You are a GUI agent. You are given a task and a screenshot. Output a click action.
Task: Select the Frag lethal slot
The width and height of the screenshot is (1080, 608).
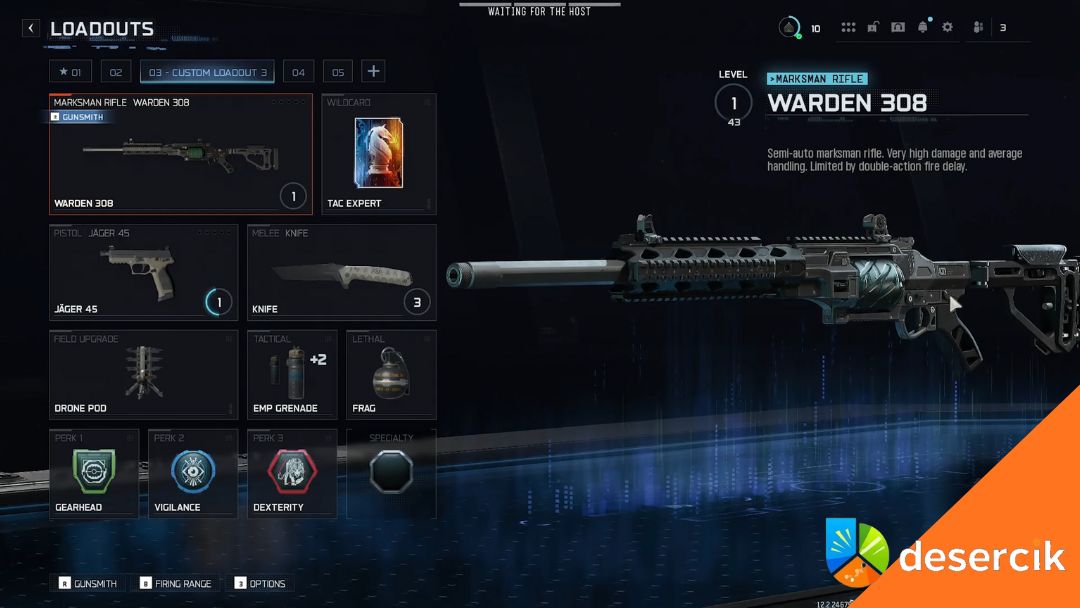coord(391,374)
